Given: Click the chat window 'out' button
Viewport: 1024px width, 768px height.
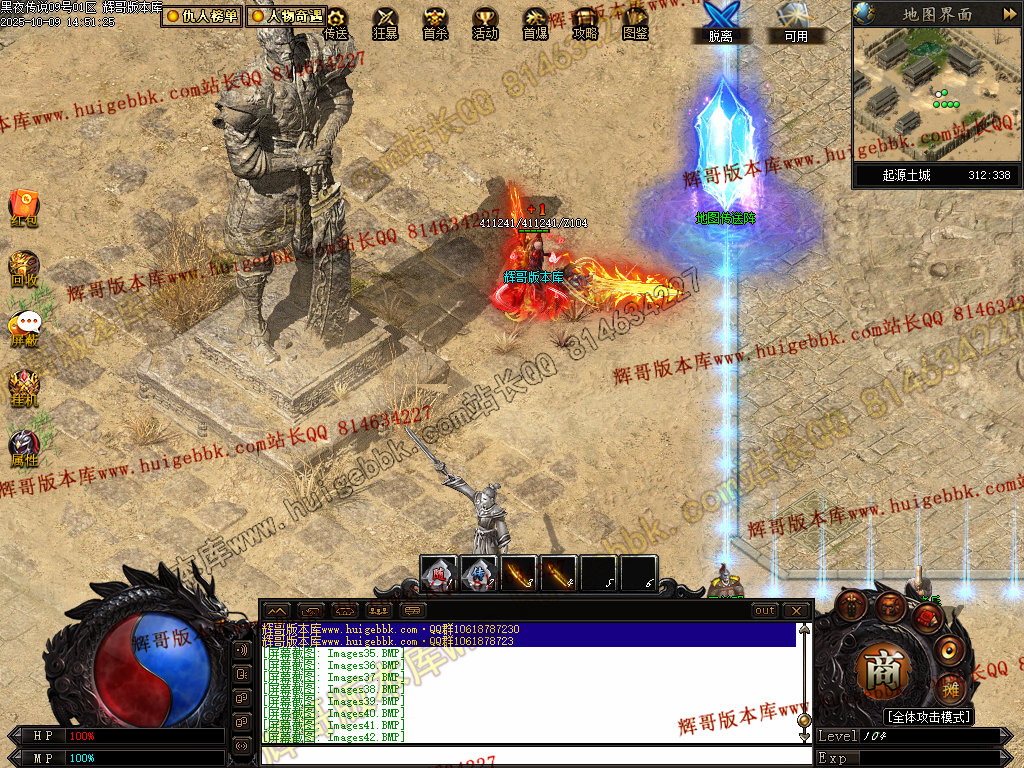Looking at the screenshot, I should tap(765, 610).
